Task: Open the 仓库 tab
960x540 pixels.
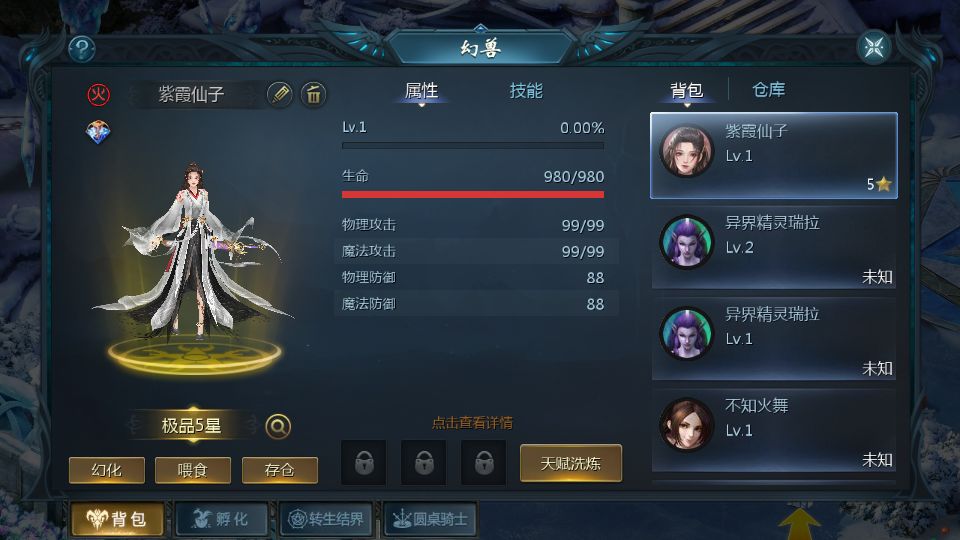Action: point(768,90)
